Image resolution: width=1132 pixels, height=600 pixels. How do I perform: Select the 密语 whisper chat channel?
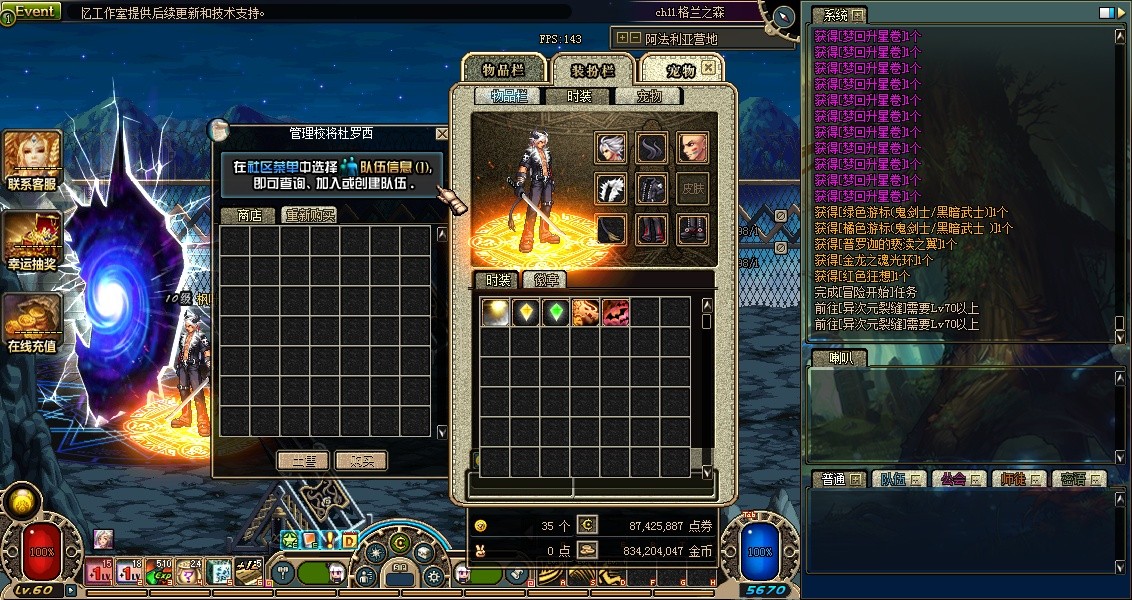coord(1078,479)
